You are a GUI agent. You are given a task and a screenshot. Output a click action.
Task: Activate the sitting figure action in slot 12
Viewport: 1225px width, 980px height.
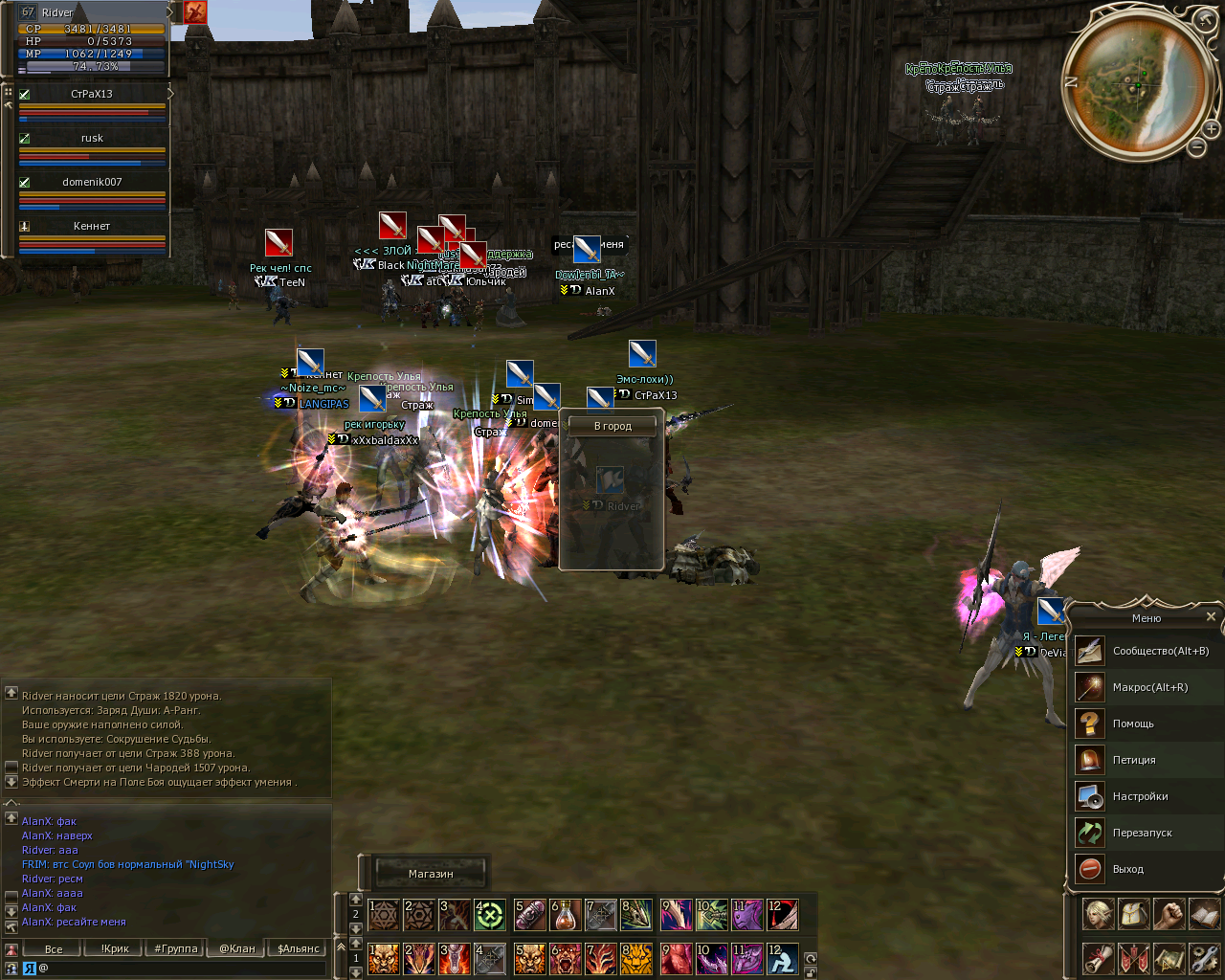click(782, 958)
